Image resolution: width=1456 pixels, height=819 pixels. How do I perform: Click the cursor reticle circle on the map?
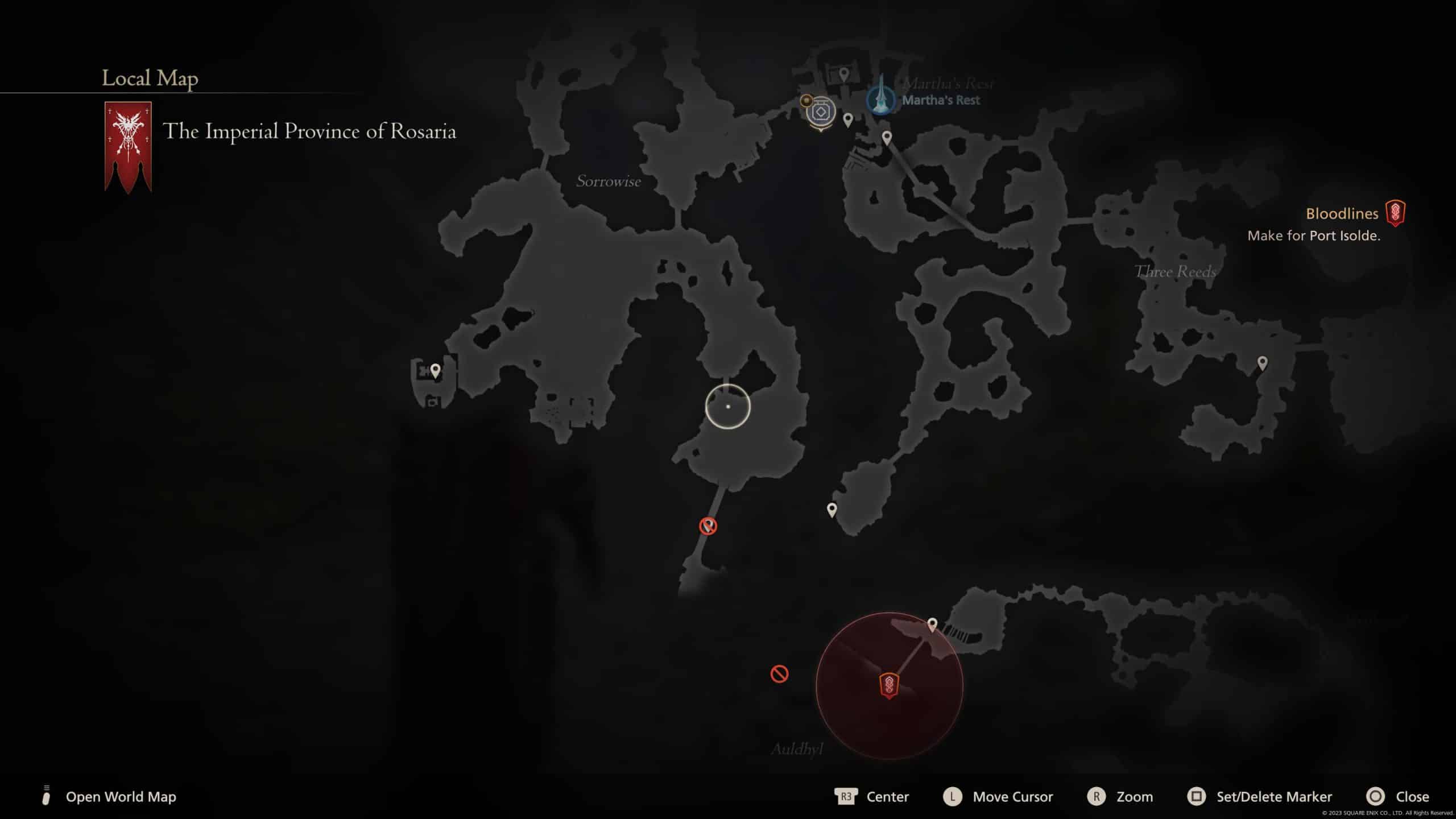pyautogui.click(x=729, y=406)
